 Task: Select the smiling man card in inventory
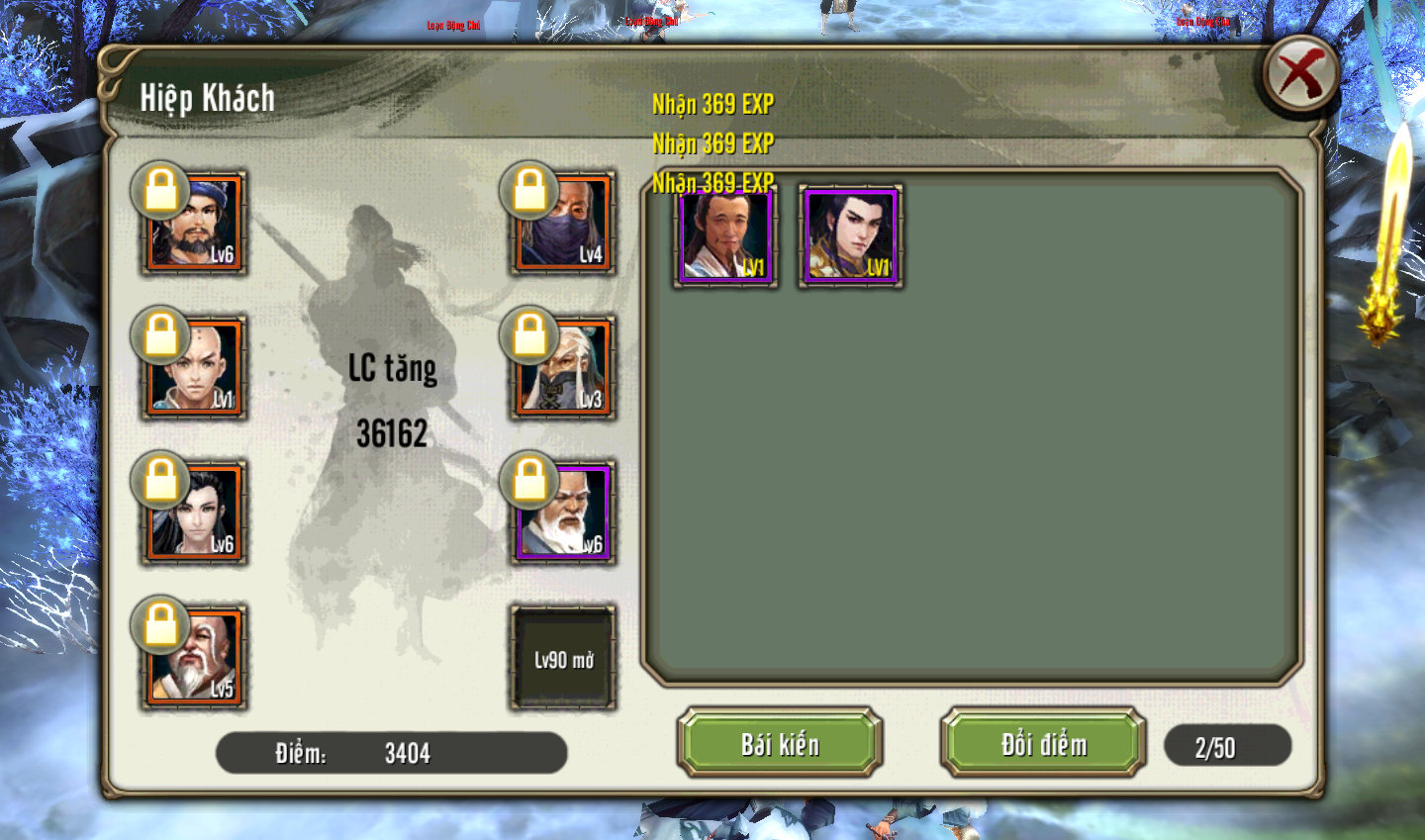[x=725, y=236]
